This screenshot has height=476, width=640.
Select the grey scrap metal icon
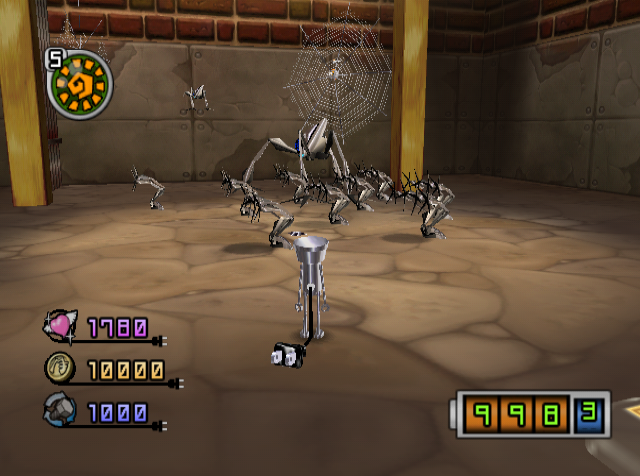tap(58, 410)
